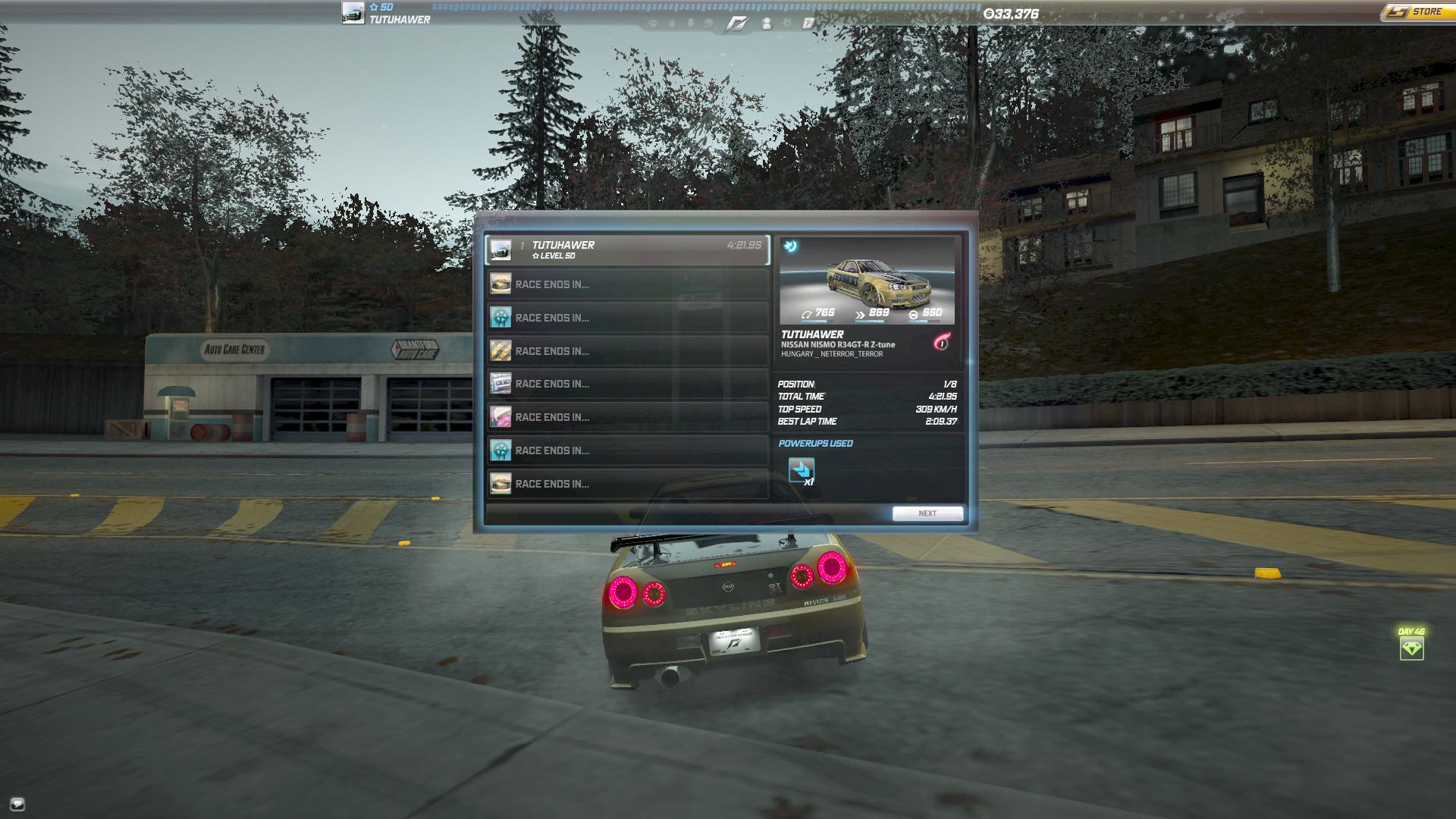
Task: Open the help question mark icon
Action: (808, 24)
